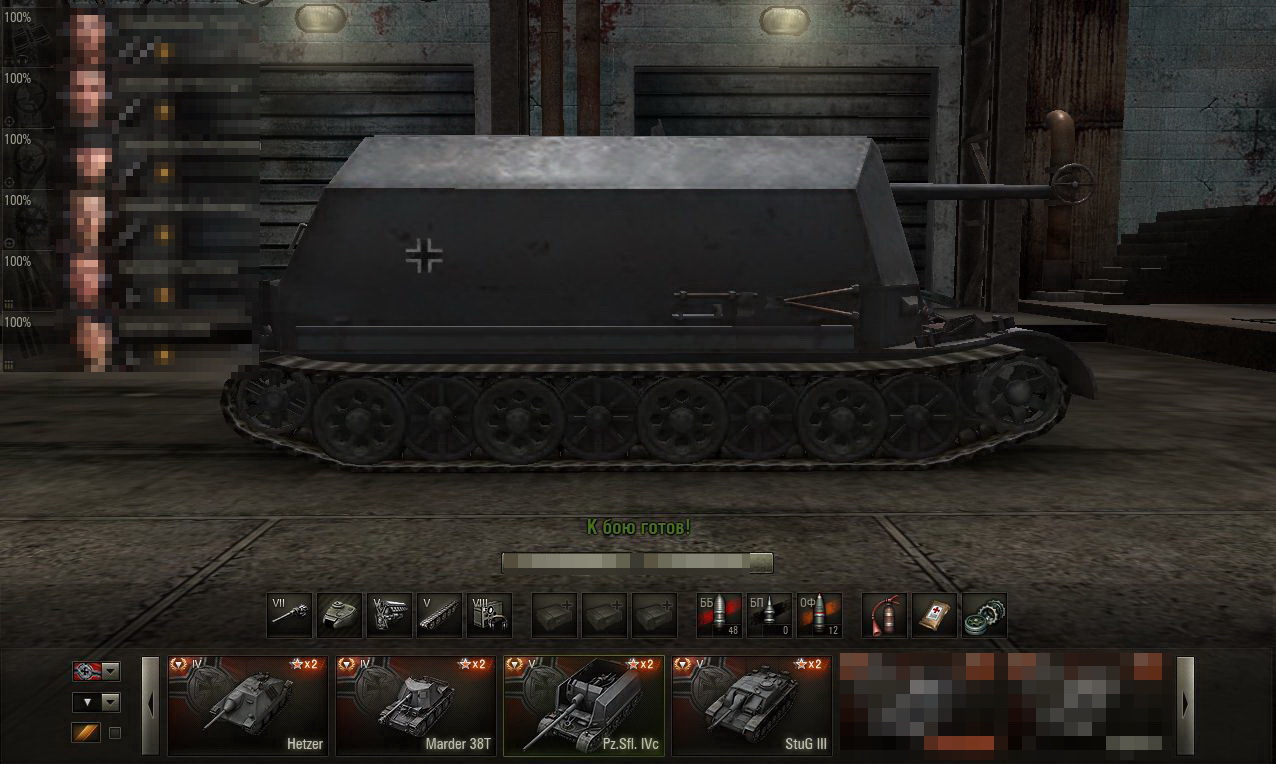The height and width of the screenshot is (764, 1276).
Task: Select the БП shell slot with zero rounds
Action: pos(769,615)
